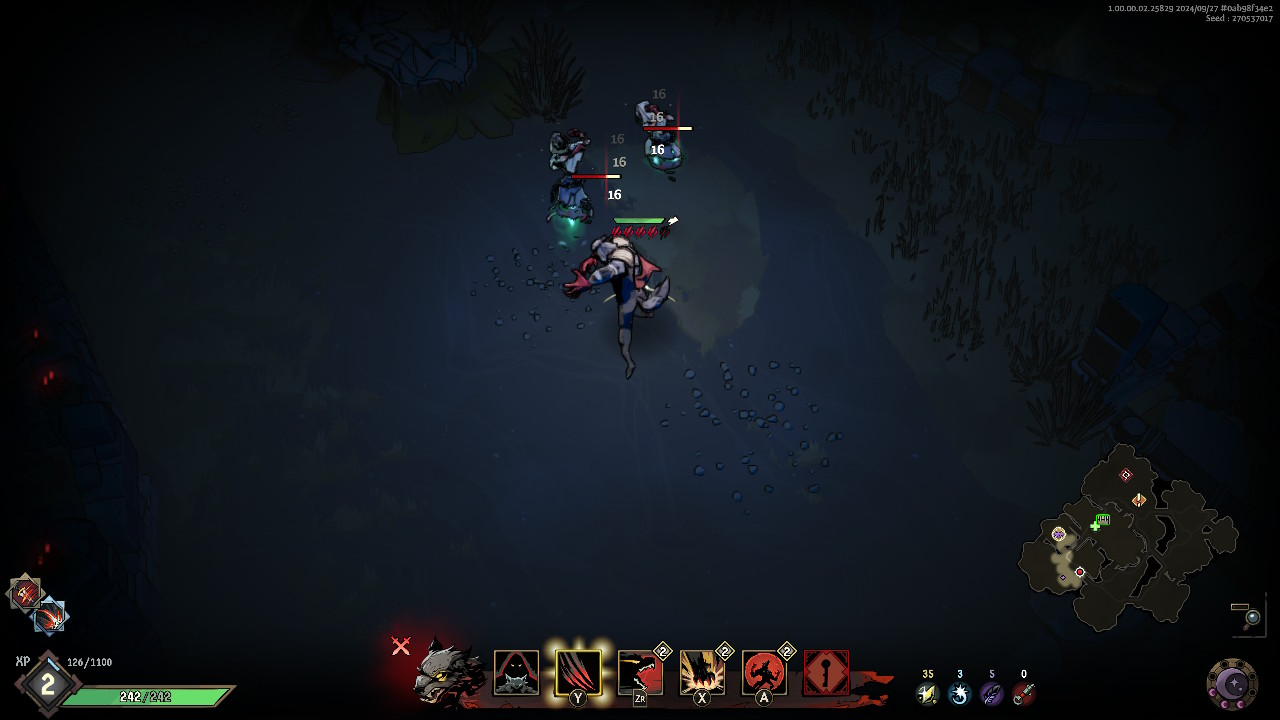The image size is (1280, 720).
Task: Click the level 2 diamond badge
Action: pos(46,685)
